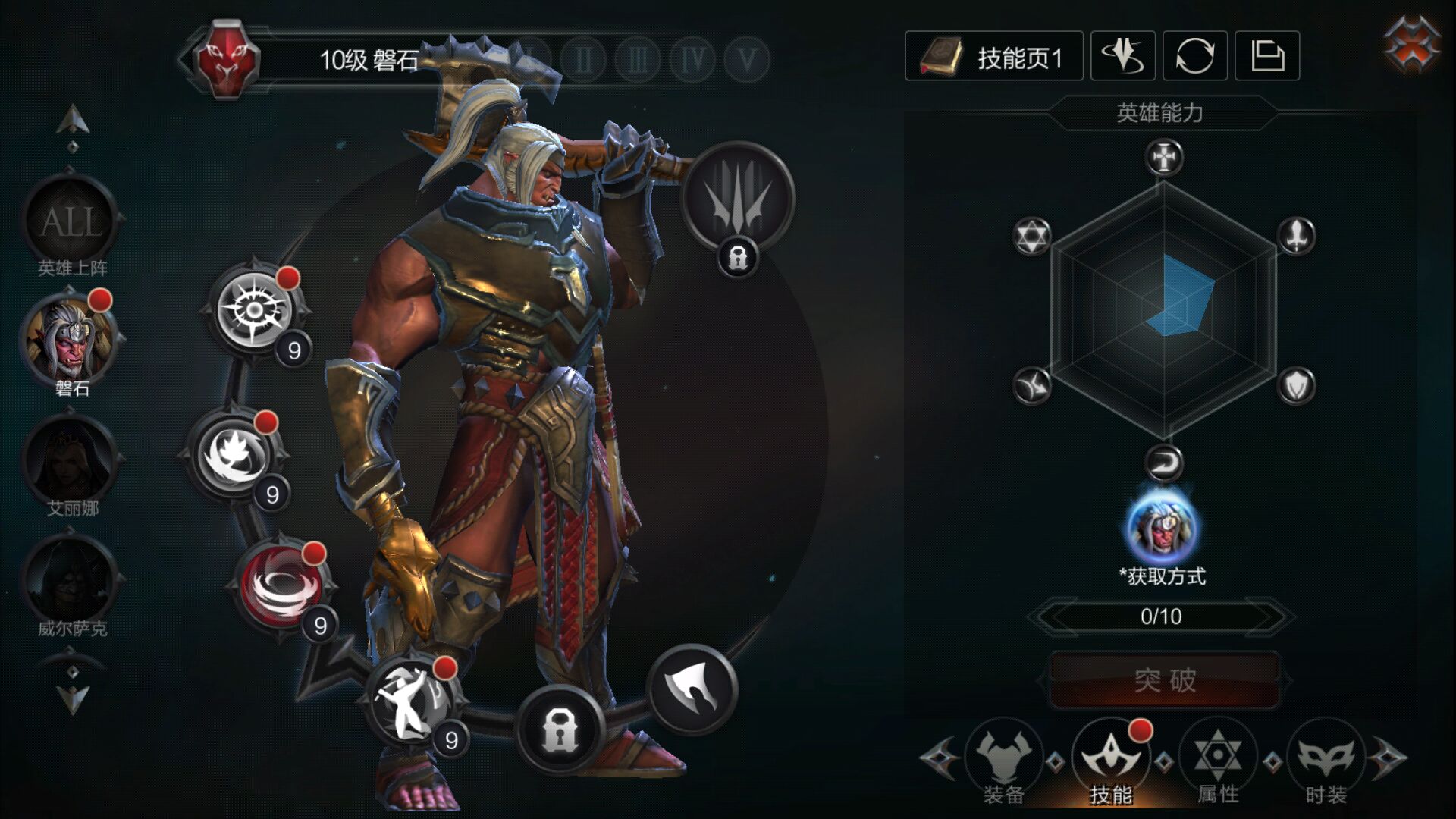Viewport: 1456px width, 819px height.
Task: Tap the 突破 breakthrough button
Action: coord(1164,680)
